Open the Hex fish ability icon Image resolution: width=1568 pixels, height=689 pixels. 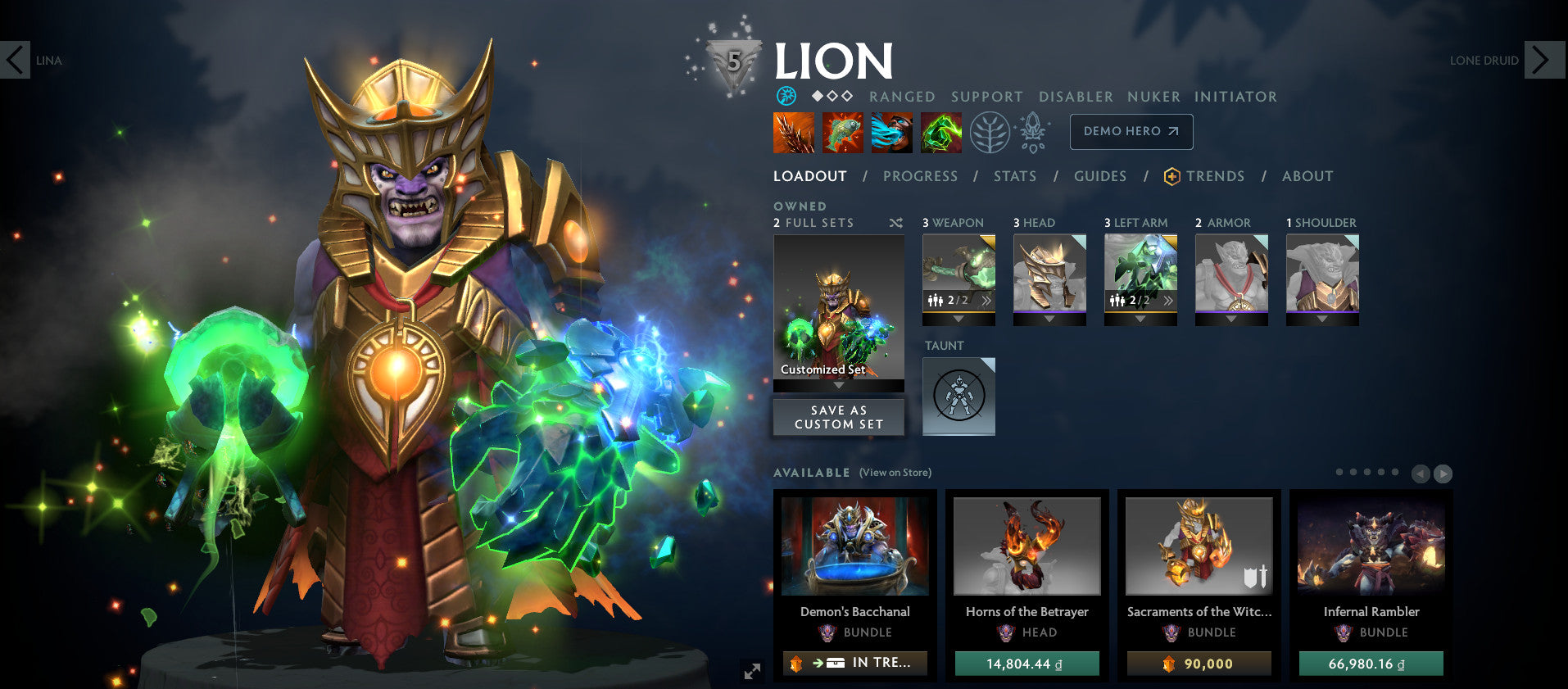point(843,132)
